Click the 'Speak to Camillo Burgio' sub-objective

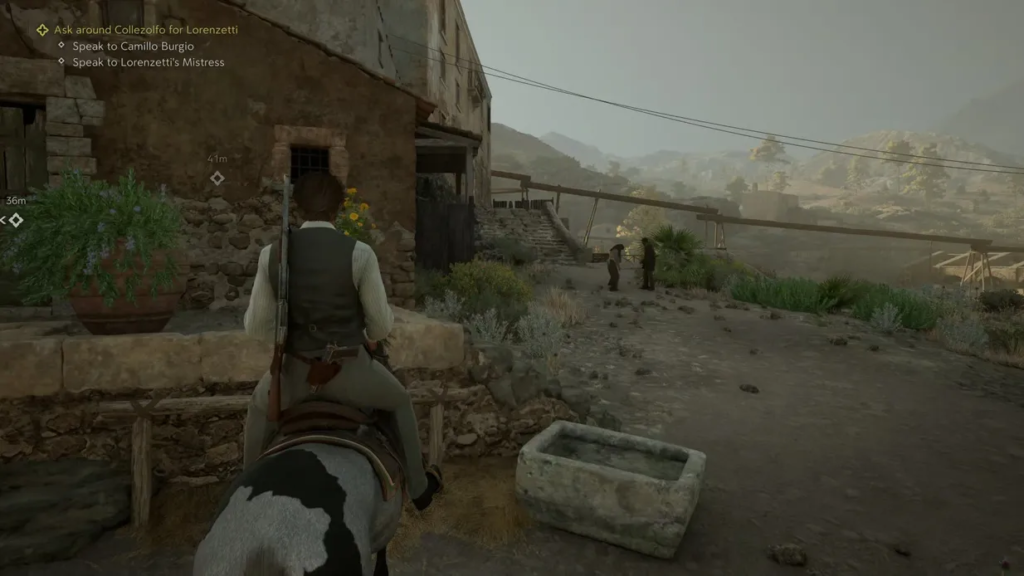click(132, 46)
